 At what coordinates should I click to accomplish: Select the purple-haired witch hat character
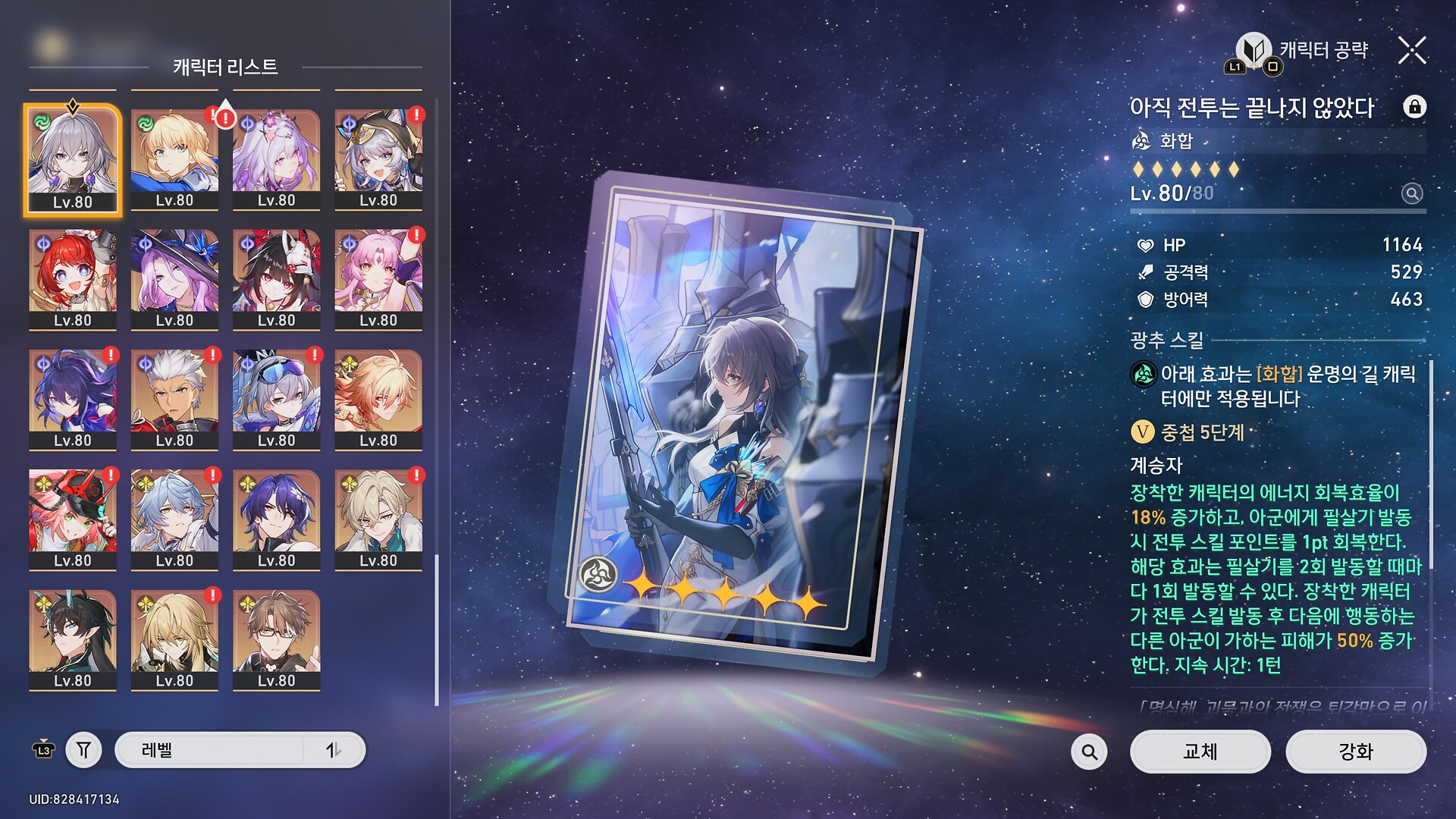[x=174, y=278]
